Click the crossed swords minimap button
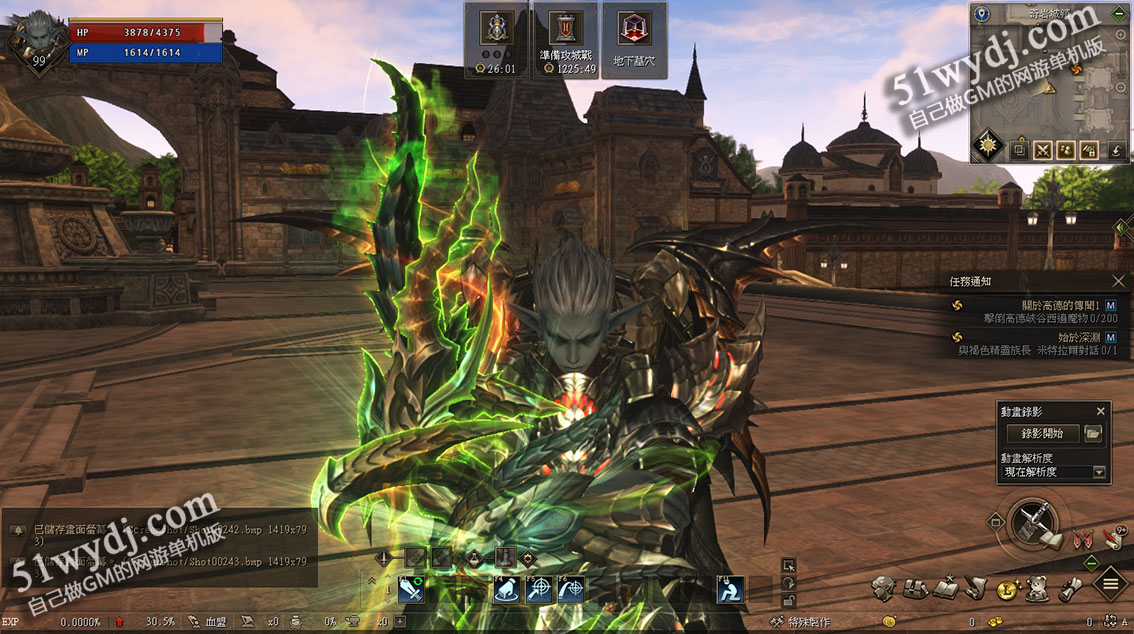1134x634 pixels. point(1043,150)
